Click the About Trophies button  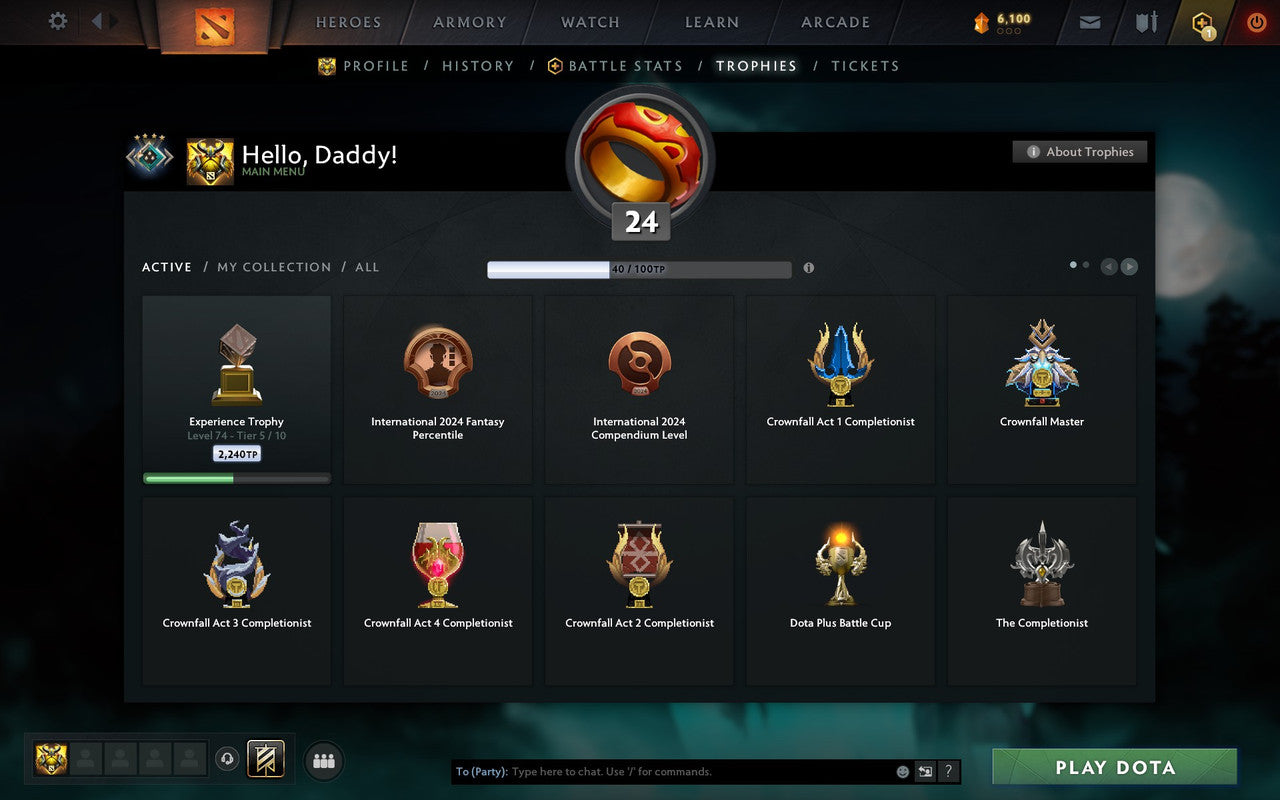(1080, 151)
